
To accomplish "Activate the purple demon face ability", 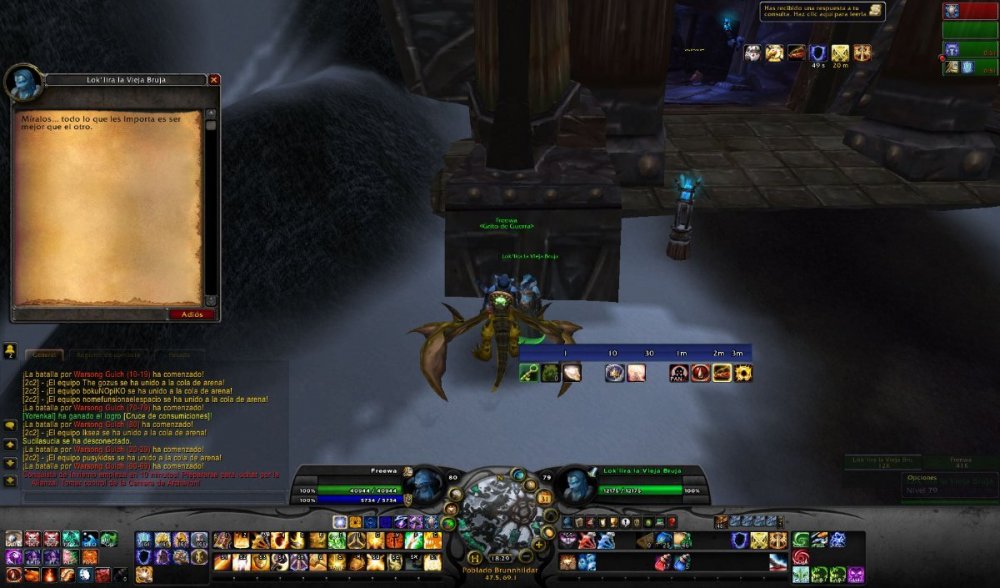I will pyautogui.click(x=856, y=575).
